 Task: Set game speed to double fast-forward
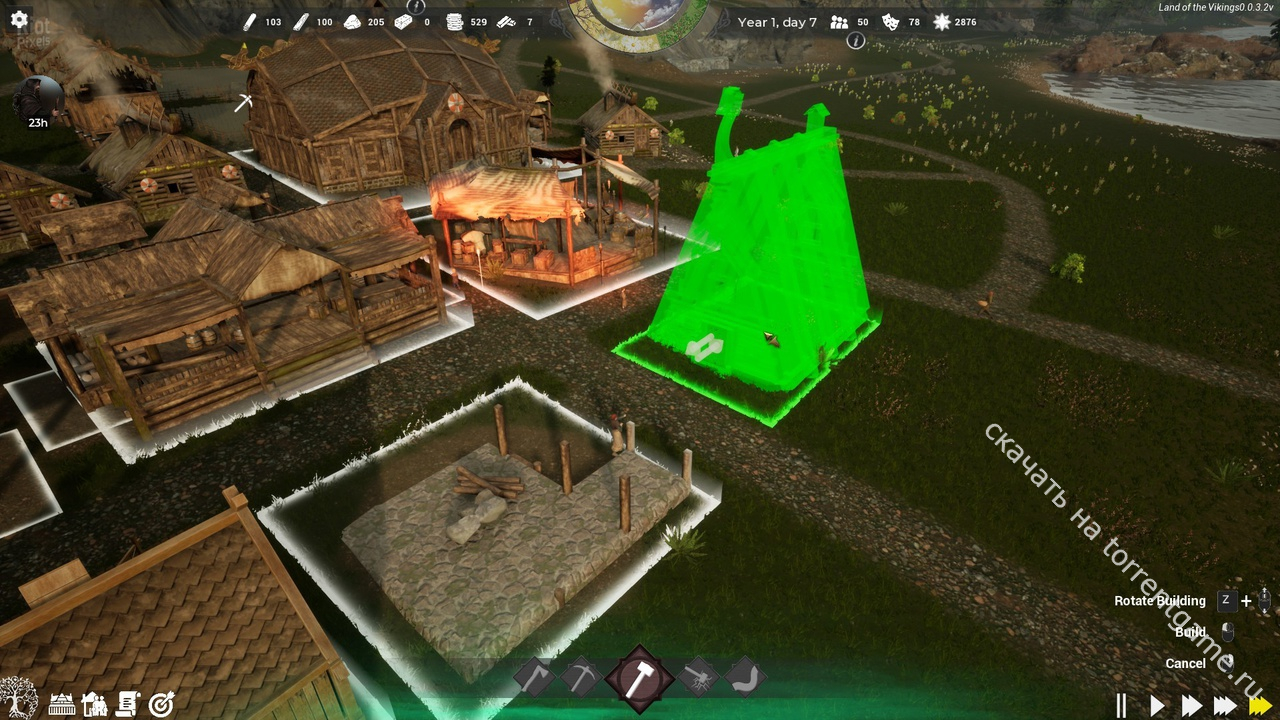point(1191,705)
